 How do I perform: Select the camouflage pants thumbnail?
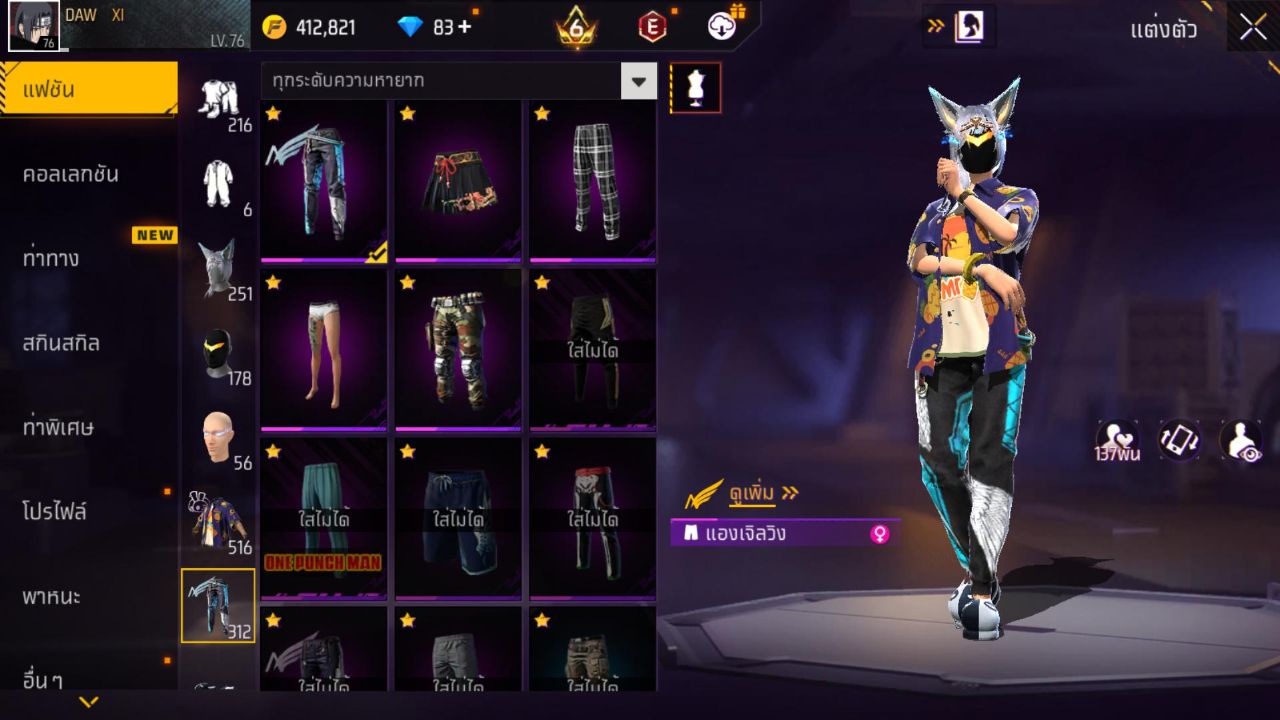click(457, 350)
